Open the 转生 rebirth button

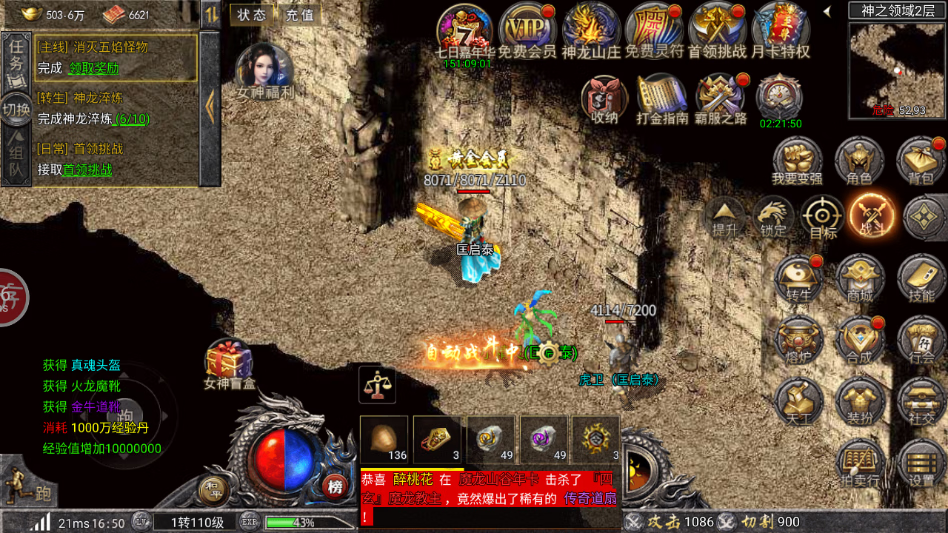pyautogui.click(x=799, y=277)
